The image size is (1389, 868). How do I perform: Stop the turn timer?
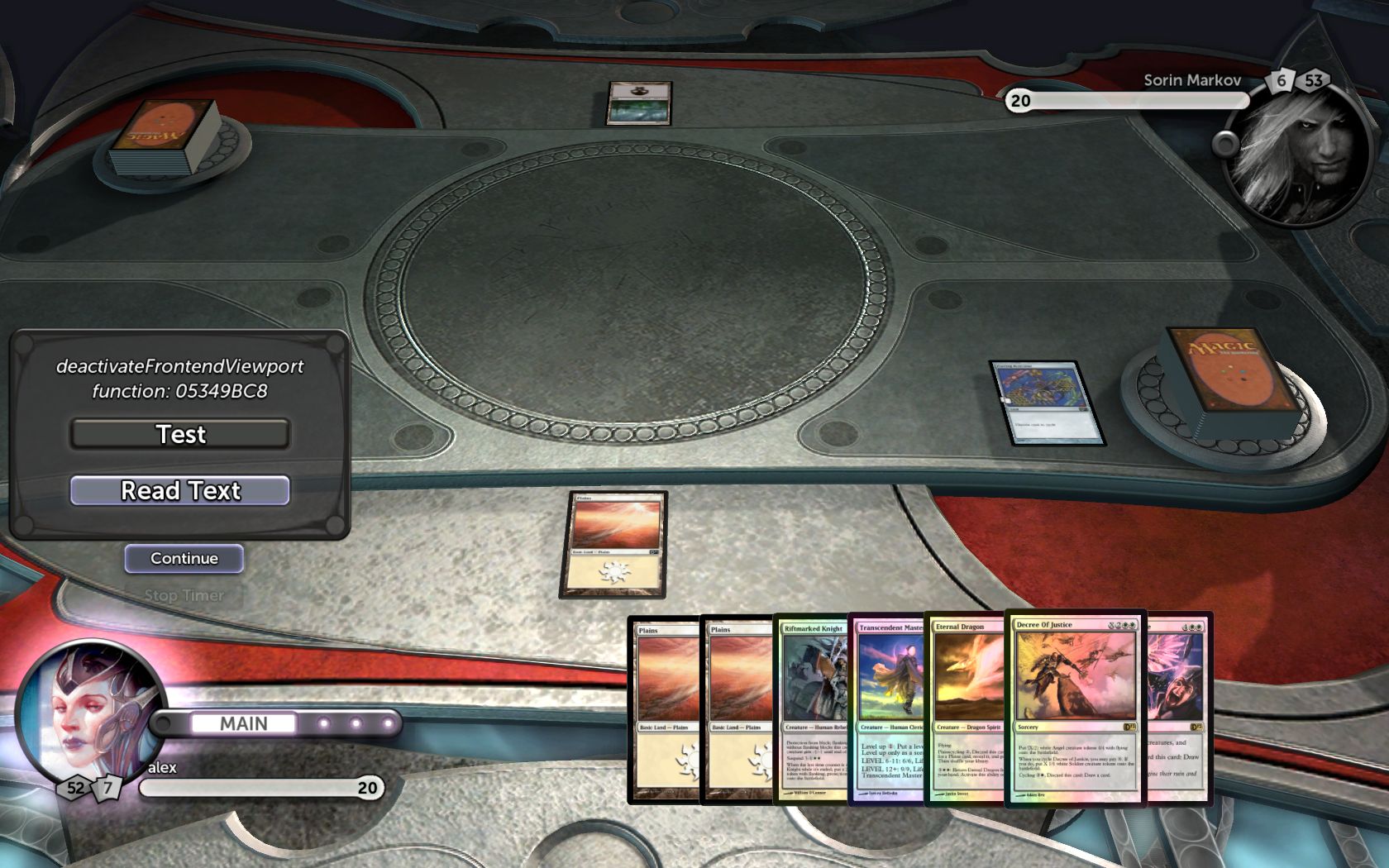point(184,595)
